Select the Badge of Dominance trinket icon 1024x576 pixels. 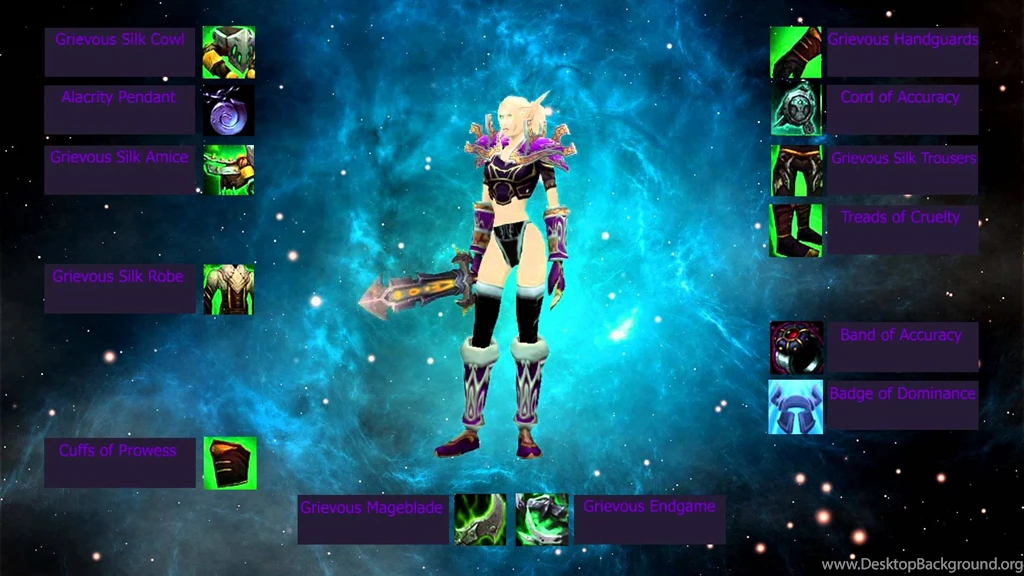(x=796, y=406)
